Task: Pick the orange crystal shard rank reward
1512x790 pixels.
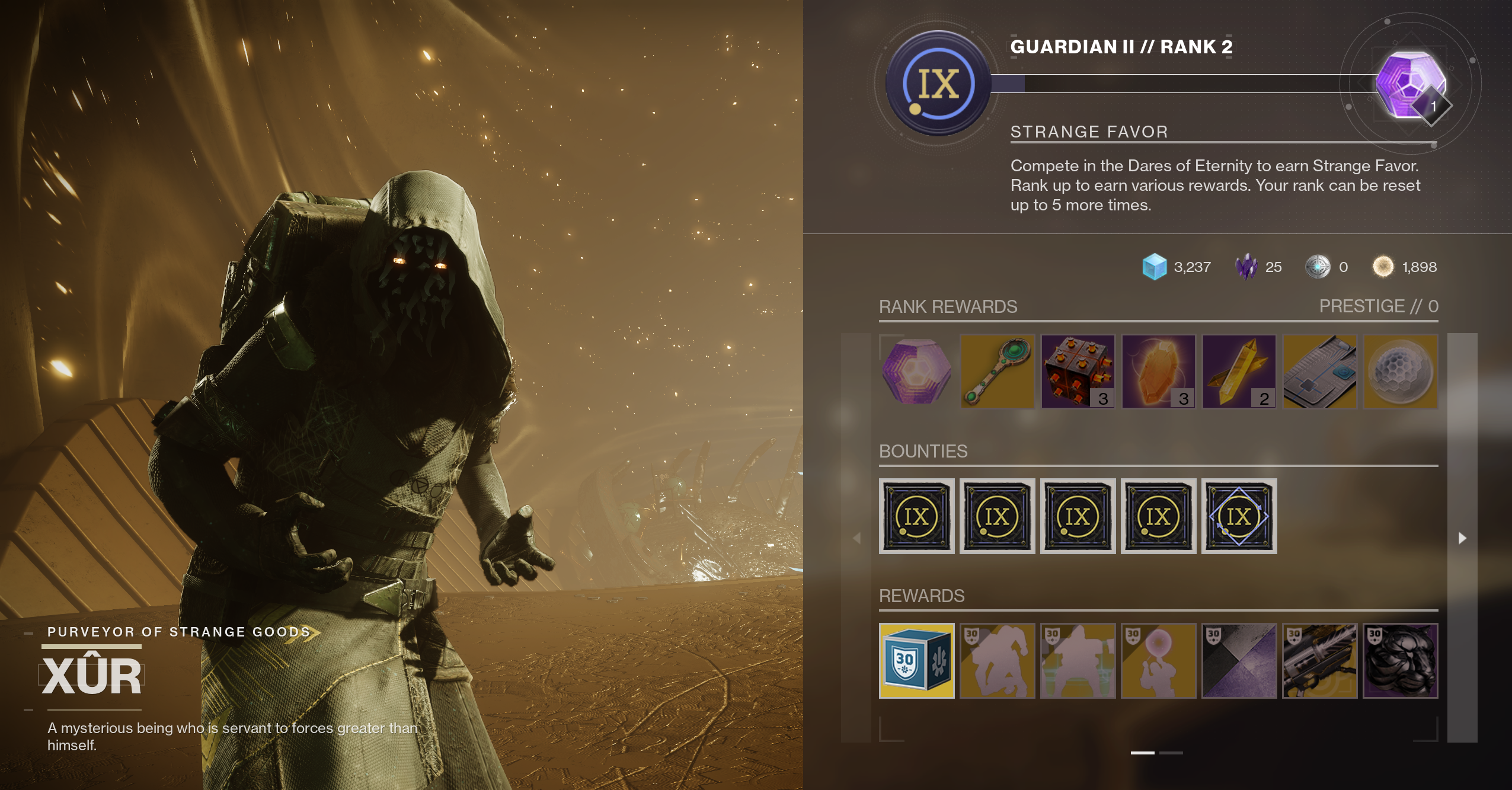Action: click(1158, 372)
